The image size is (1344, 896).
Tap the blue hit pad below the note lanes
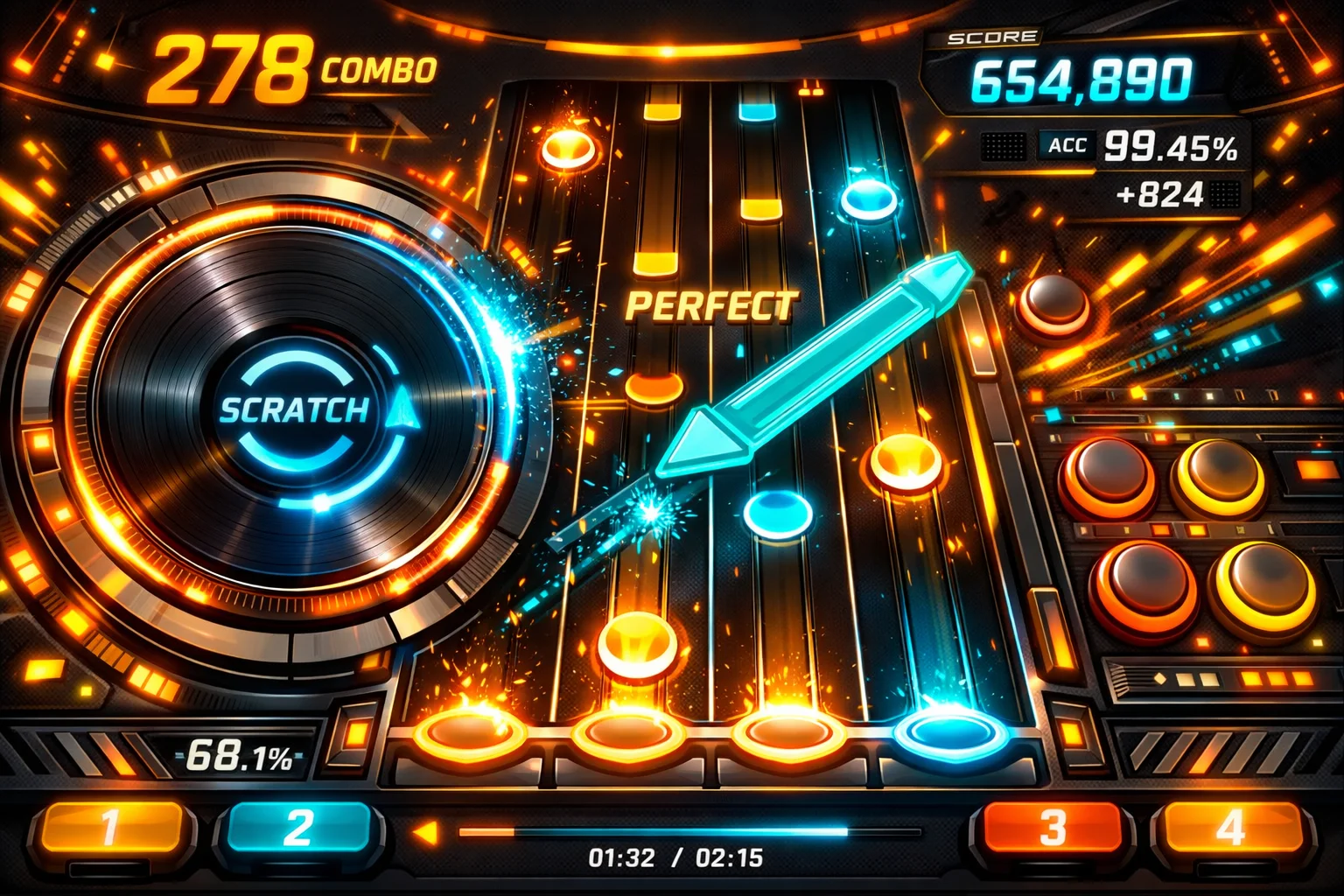click(x=951, y=730)
